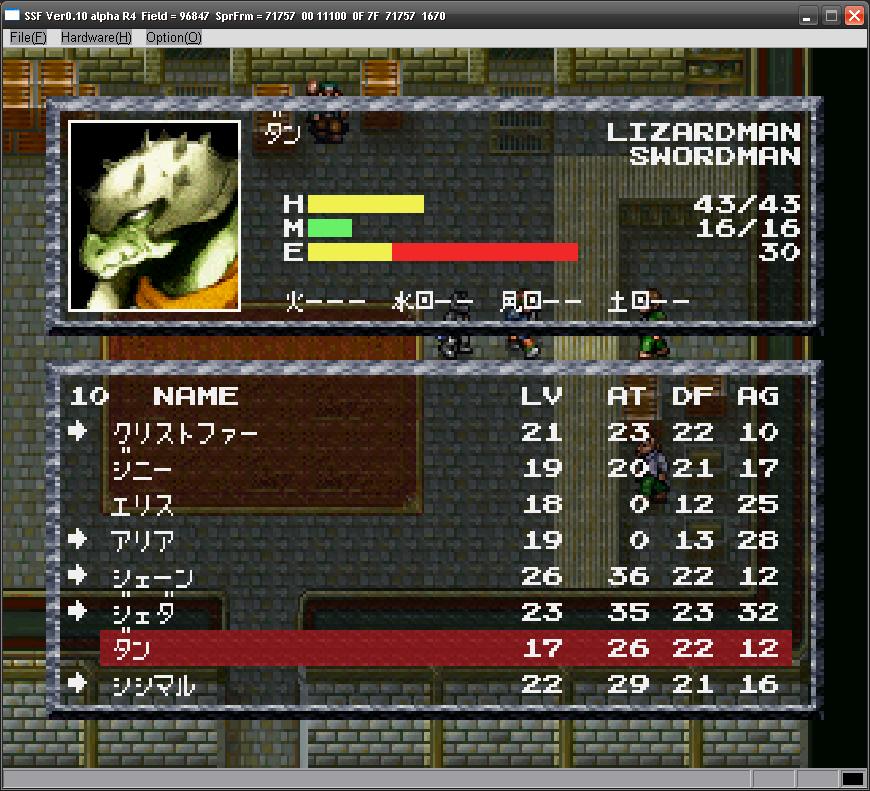The height and width of the screenshot is (791, 870).
Task: Minimize the SSF emulator window
Action: 808,15
